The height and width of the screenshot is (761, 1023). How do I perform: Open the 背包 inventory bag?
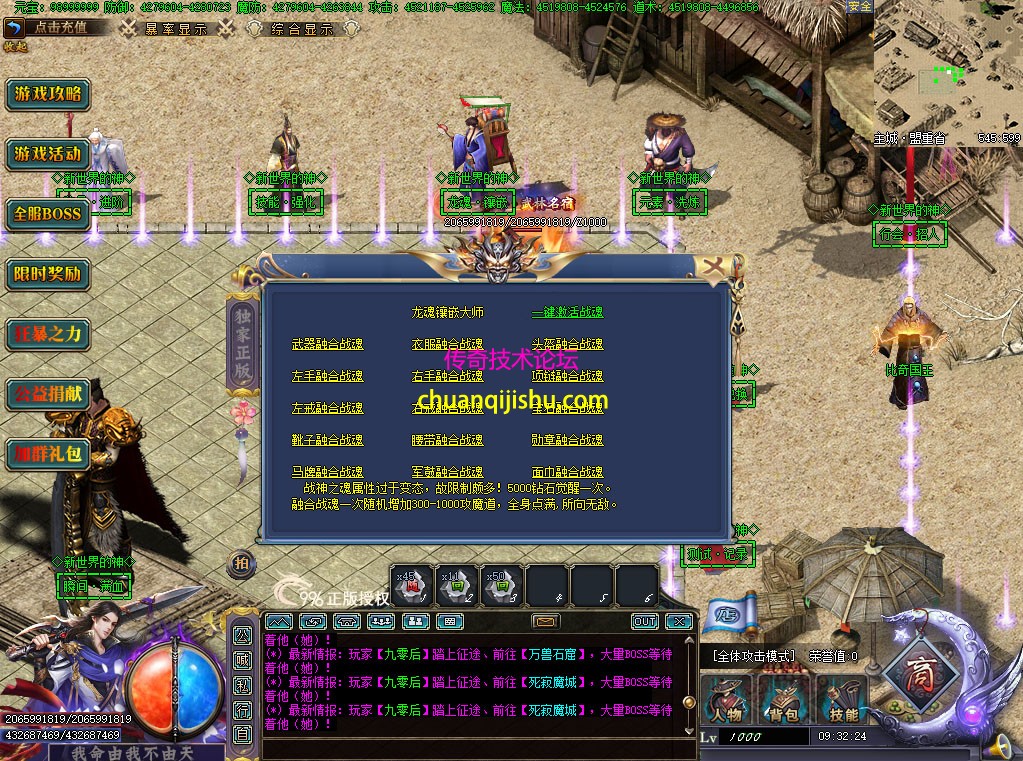coord(785,700)
